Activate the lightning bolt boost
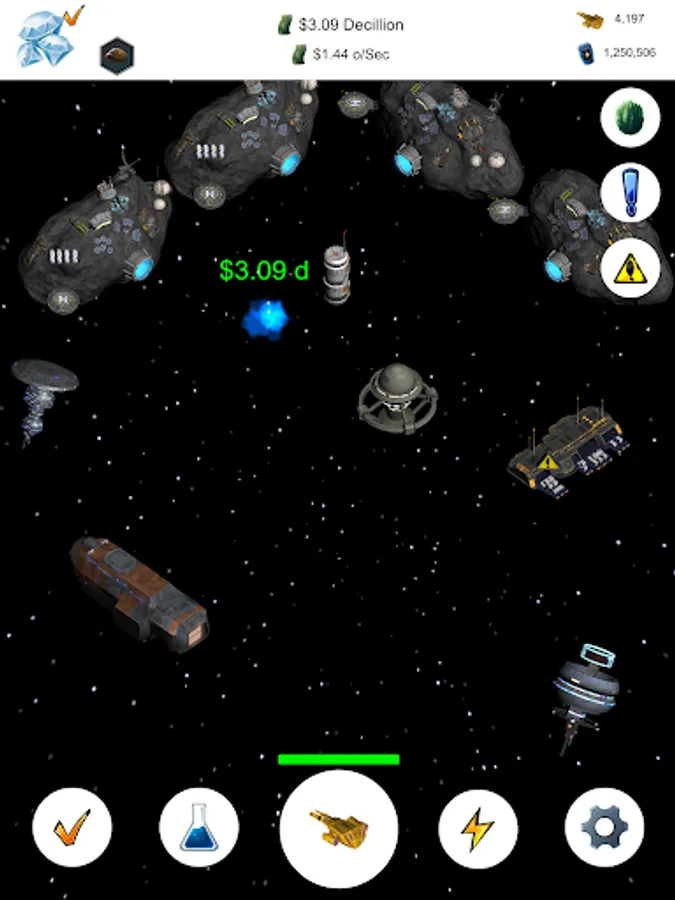Viewport: 675px width, 900px height. pyautogui.click(x=478, y=828)
